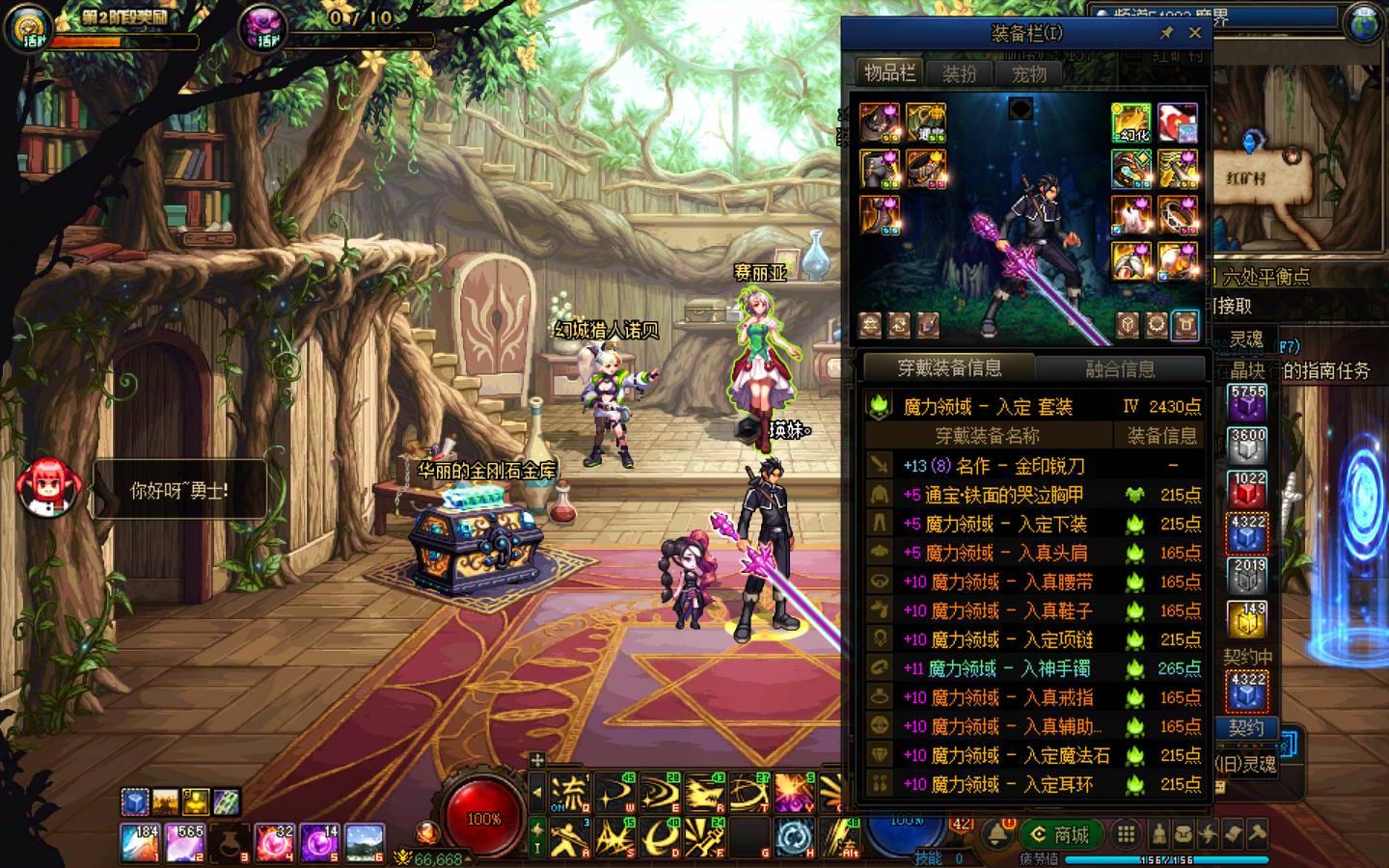Viewport: 1389px width, 868px height.
Task: Open the 装扮 costume tab
Action: (959, 73)
